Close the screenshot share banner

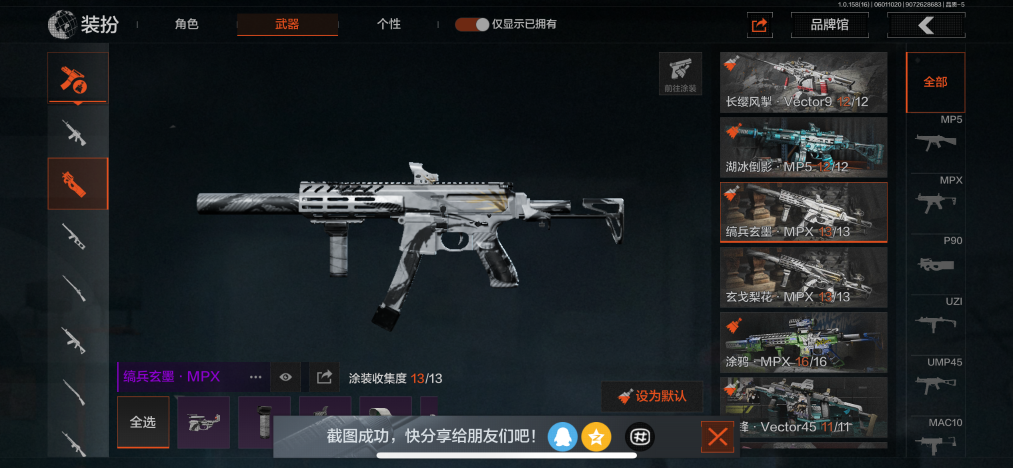coord(717,436)
